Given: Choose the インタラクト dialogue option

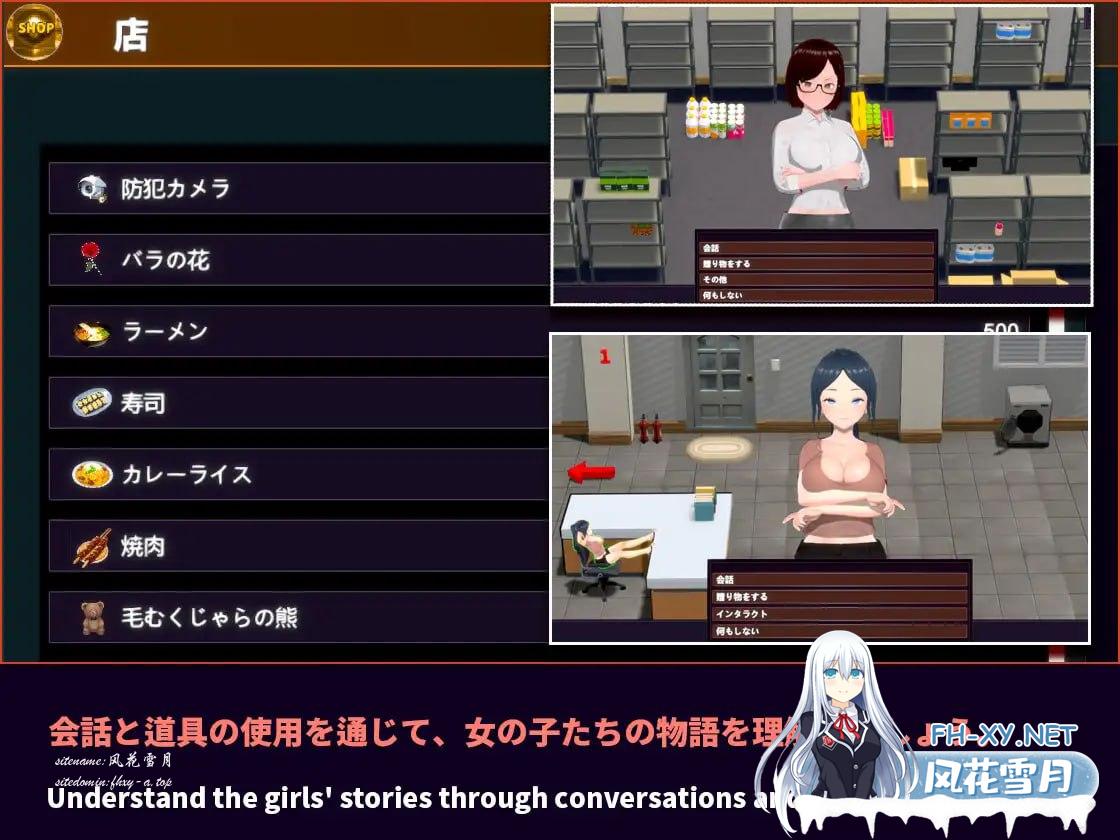Looking at the screenshot, I should point(840,613).
